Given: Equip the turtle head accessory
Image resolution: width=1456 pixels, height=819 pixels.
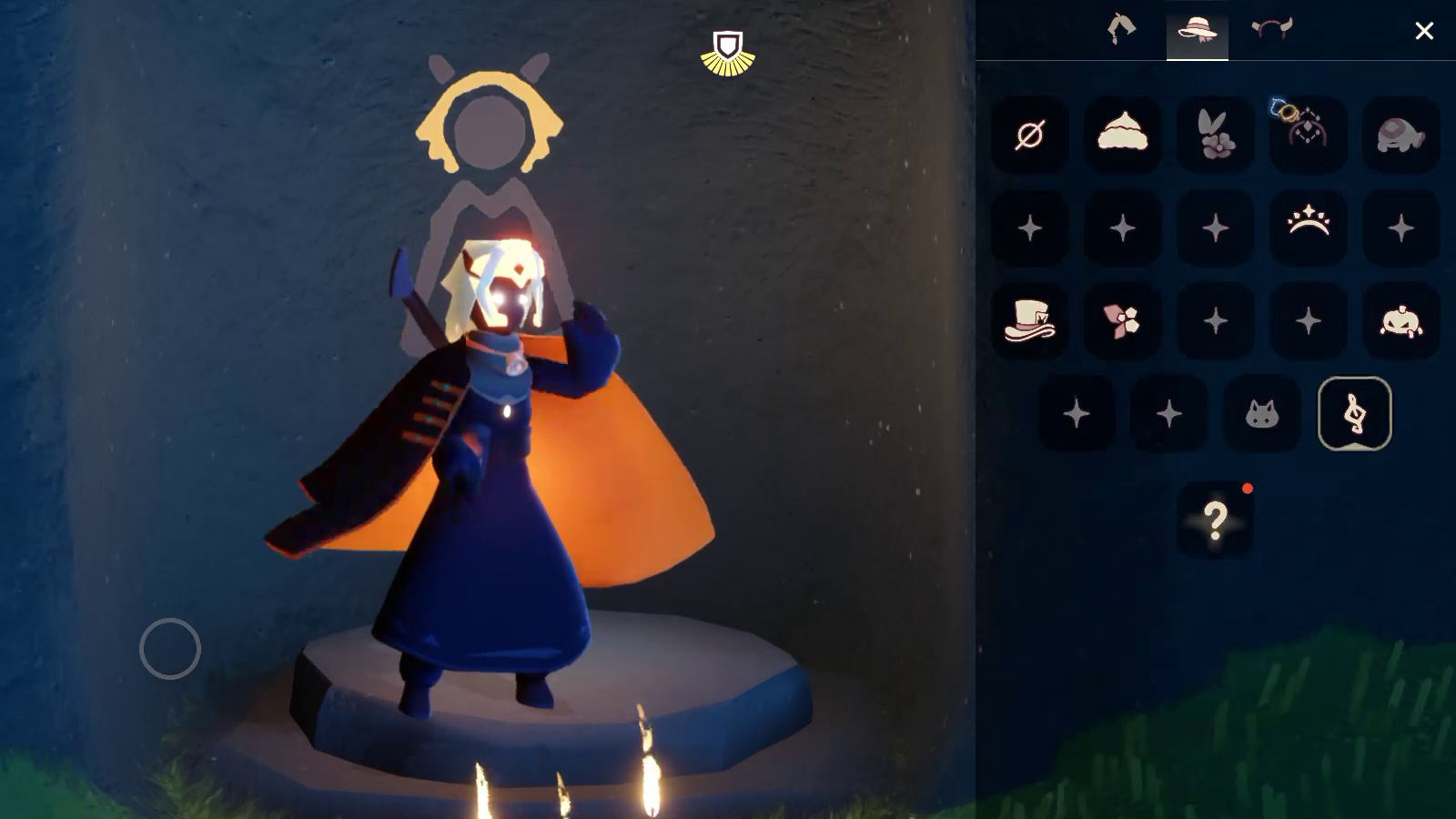Looking at the screenshot, I should pos(1400,136).
